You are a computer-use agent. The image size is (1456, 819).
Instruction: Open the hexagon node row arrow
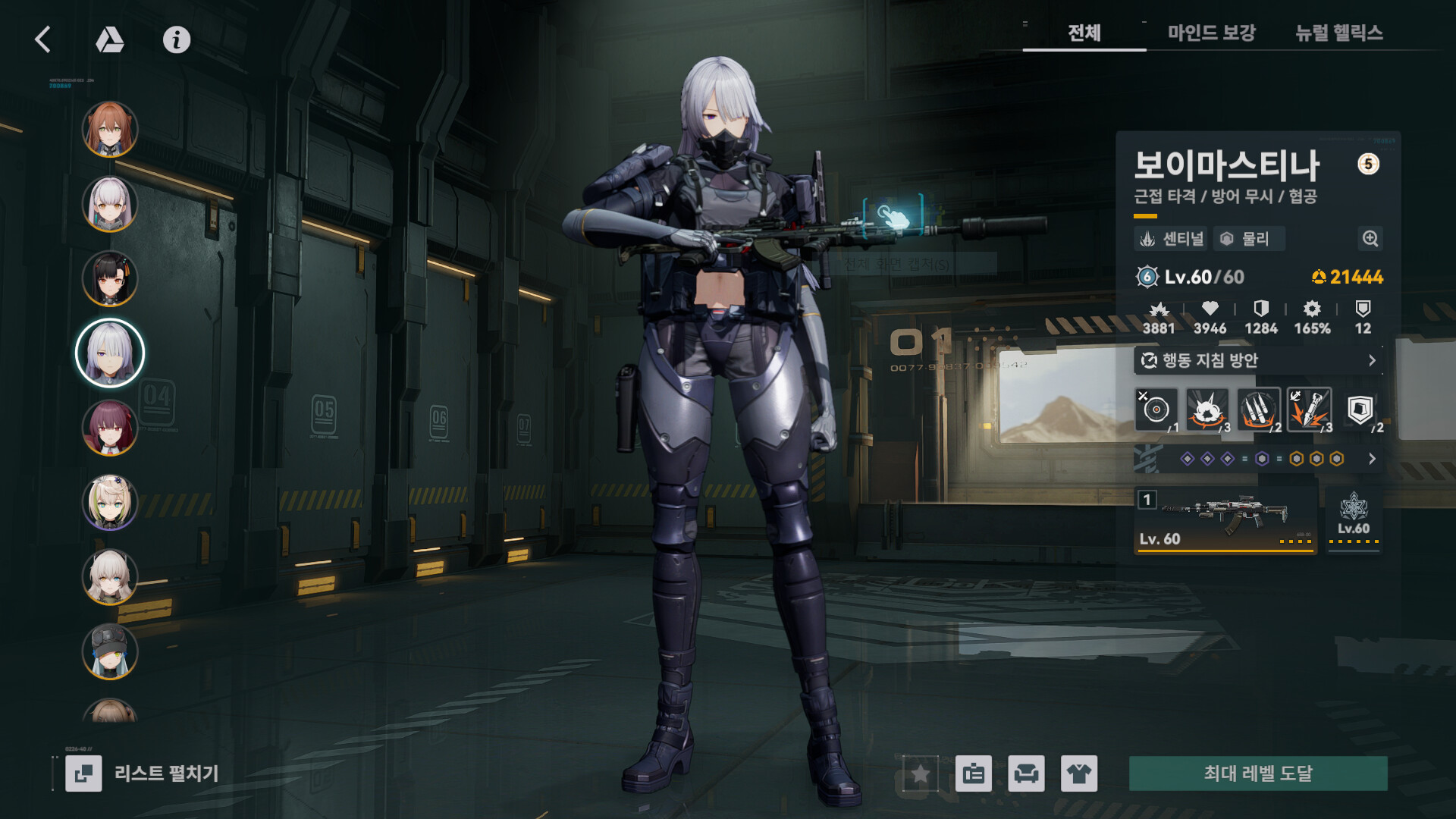pos(1371,459)
